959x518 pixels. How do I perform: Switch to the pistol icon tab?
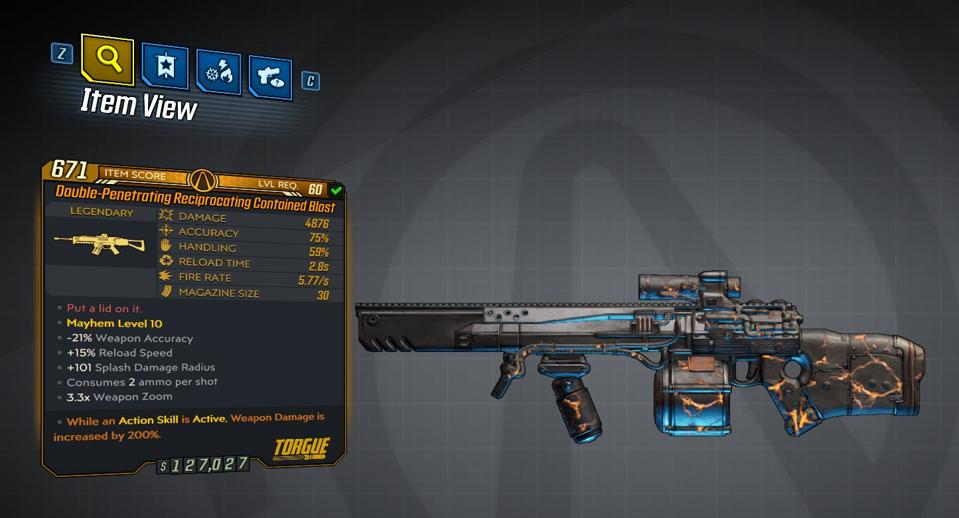point(270,78)
